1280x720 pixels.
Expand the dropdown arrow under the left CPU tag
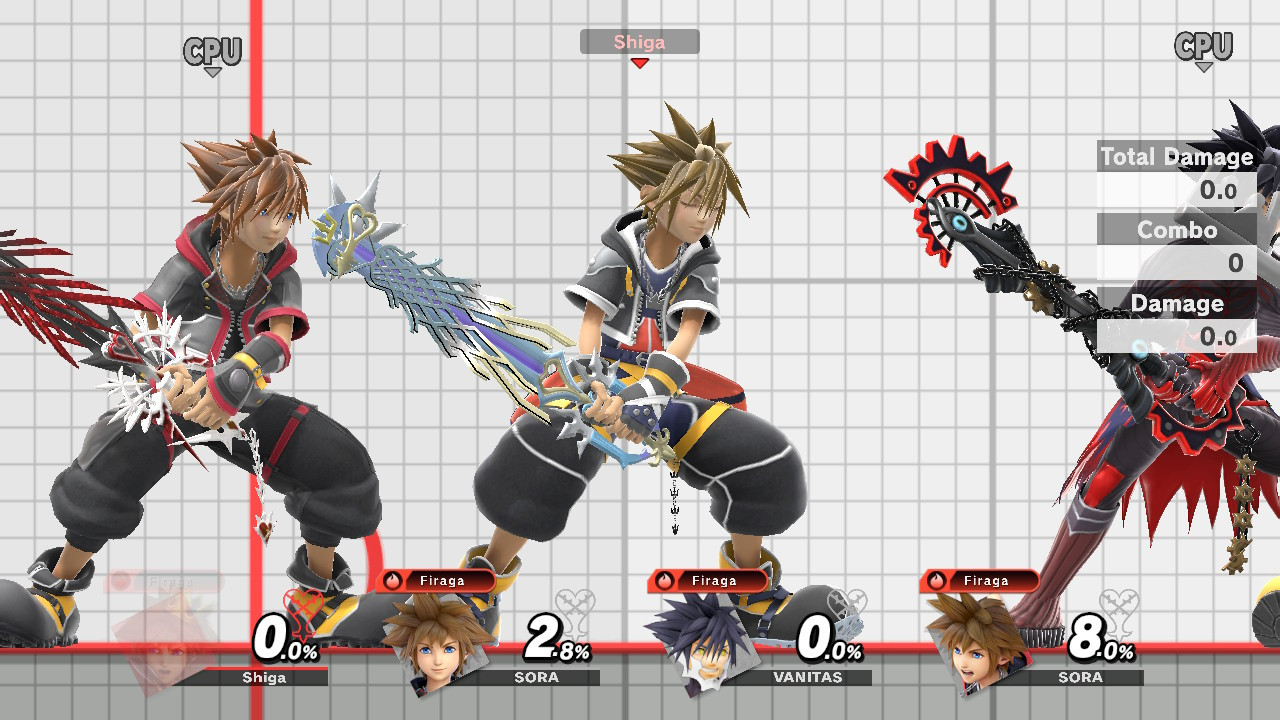[211, 72]
